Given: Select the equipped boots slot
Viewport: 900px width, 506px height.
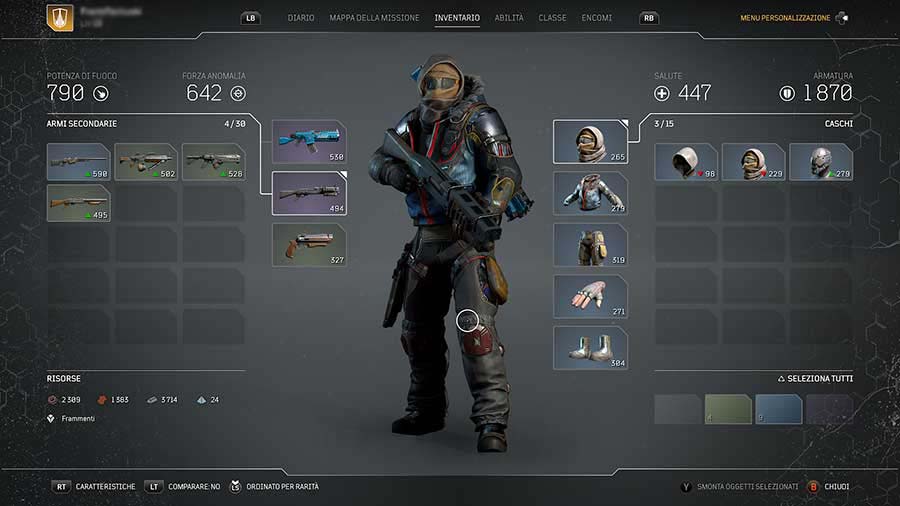Looking at the screenshot, I should (x=590, y=348).
